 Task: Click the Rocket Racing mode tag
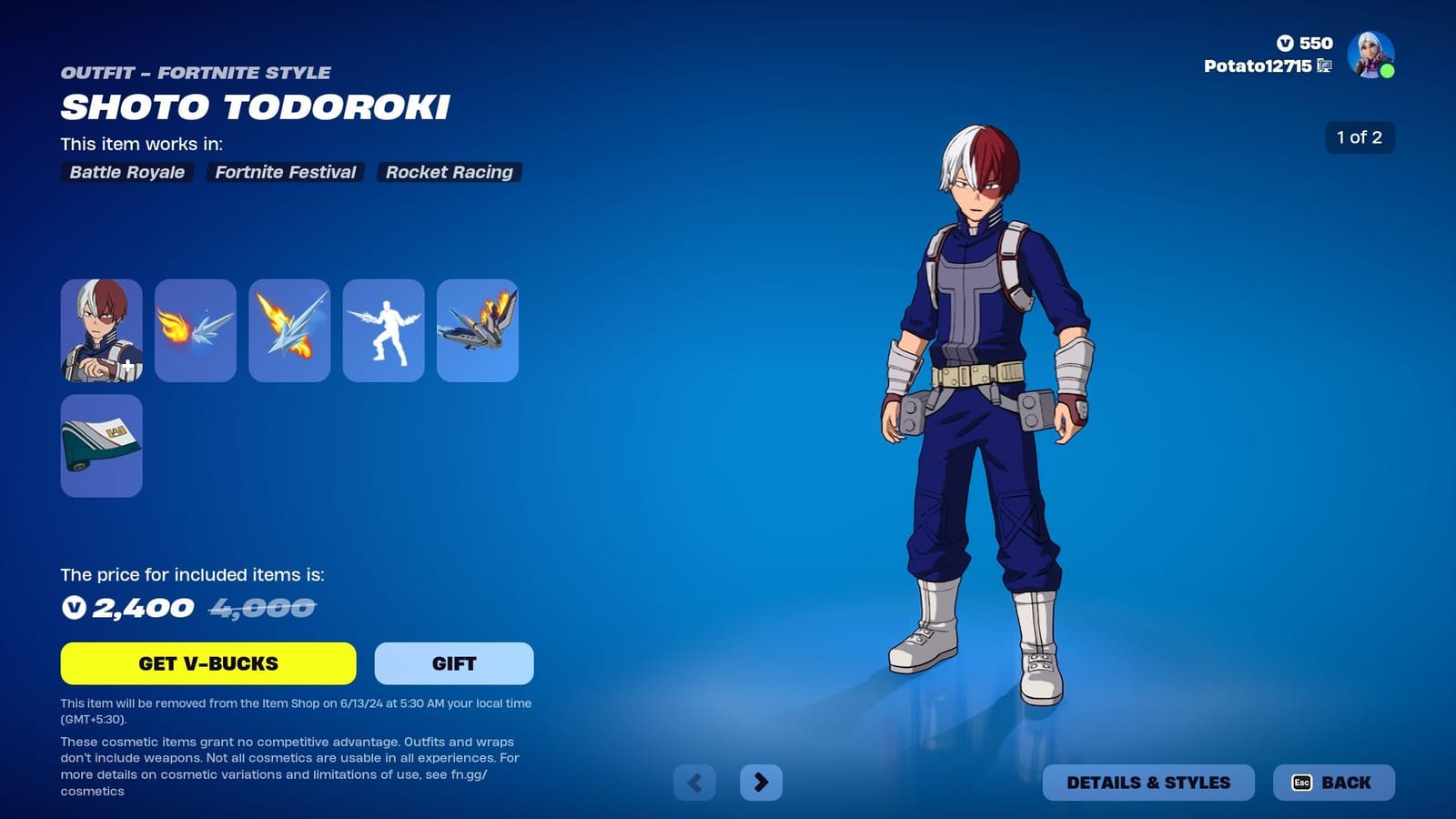(449, 172)
